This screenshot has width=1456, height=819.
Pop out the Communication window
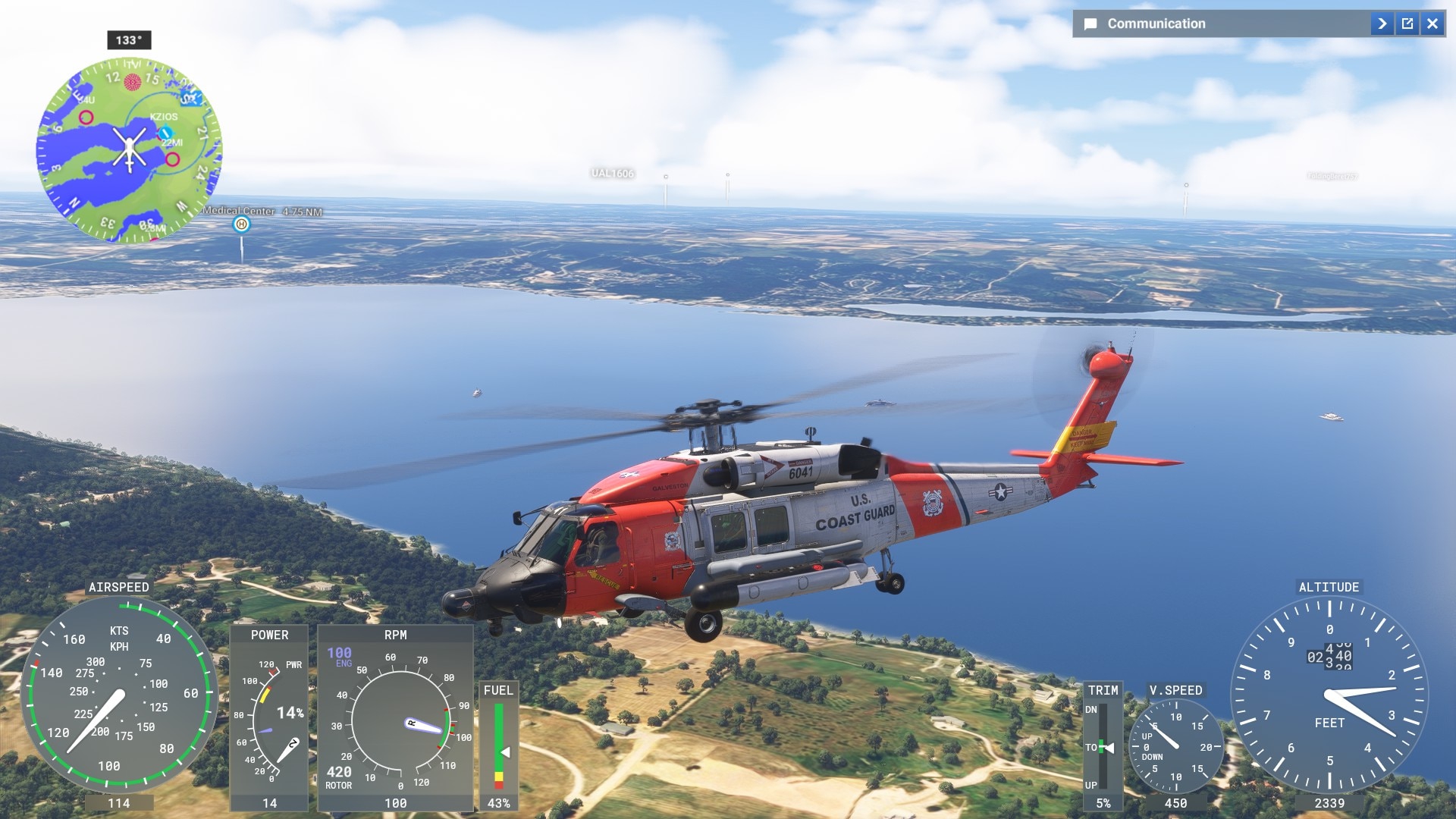[x=1407, y=24]
